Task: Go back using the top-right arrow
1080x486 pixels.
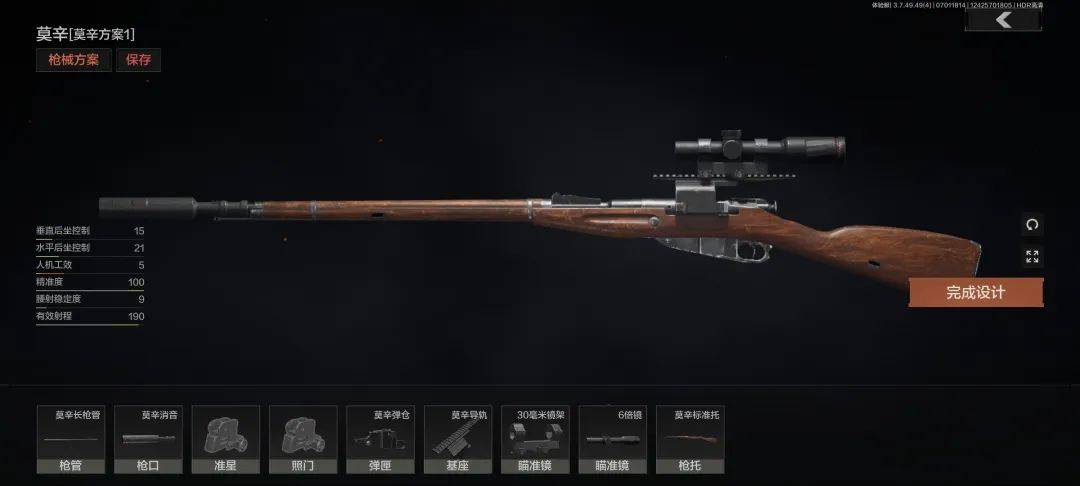Action: tap(1003, 19)
